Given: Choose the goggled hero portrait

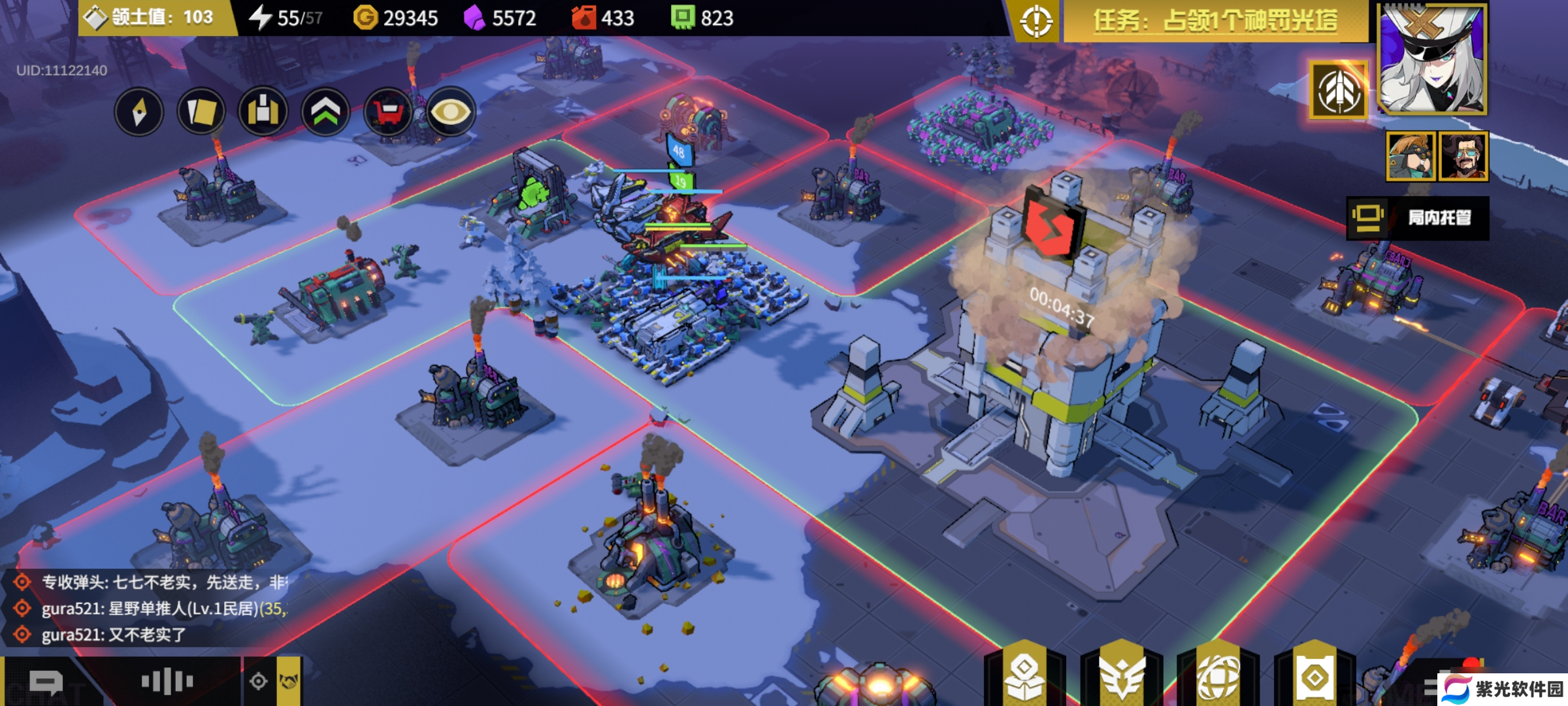Looking at the screenshot, I should coord(1411,156).
